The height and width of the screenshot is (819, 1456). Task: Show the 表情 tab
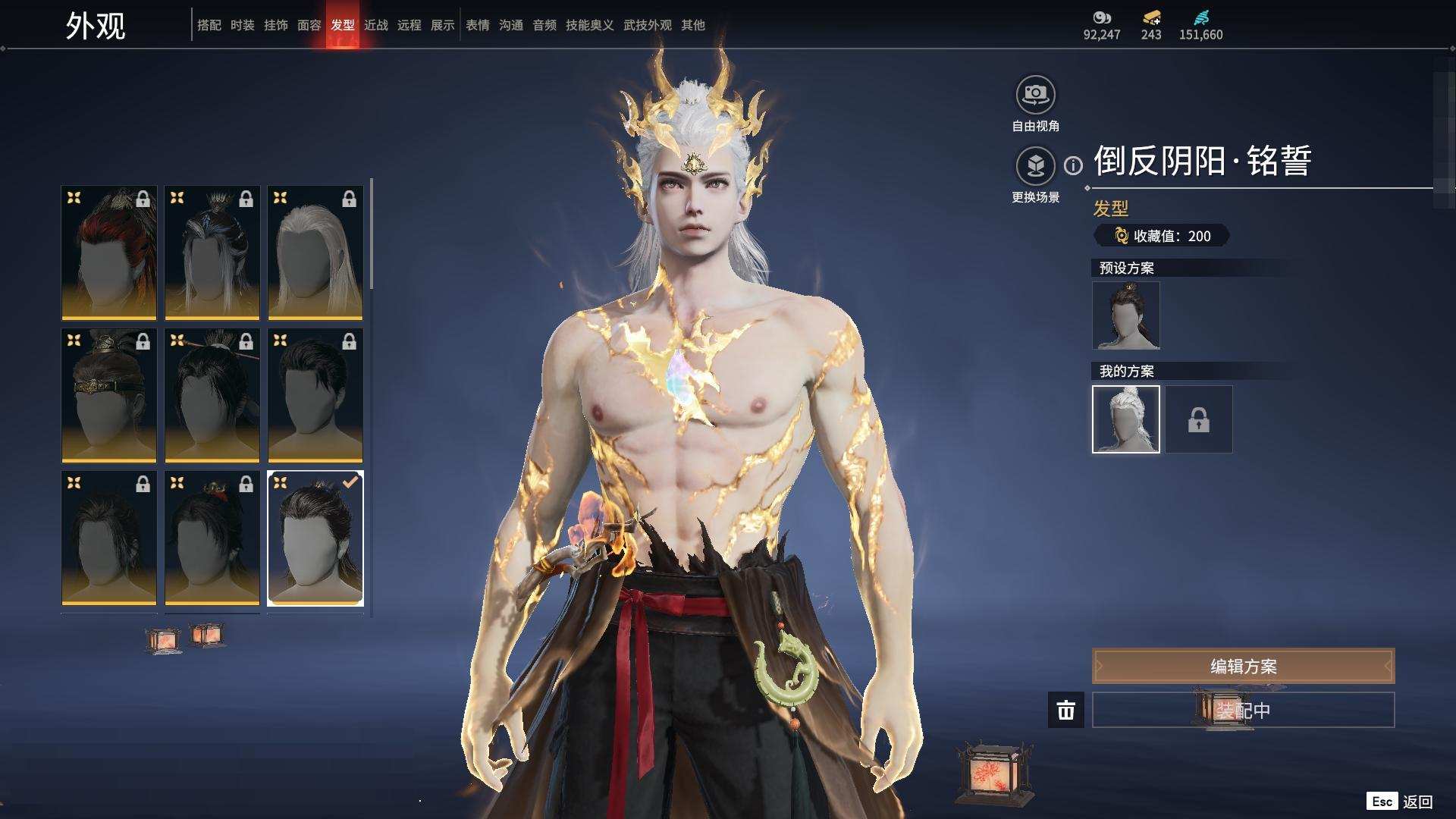(x=477, y=25)
